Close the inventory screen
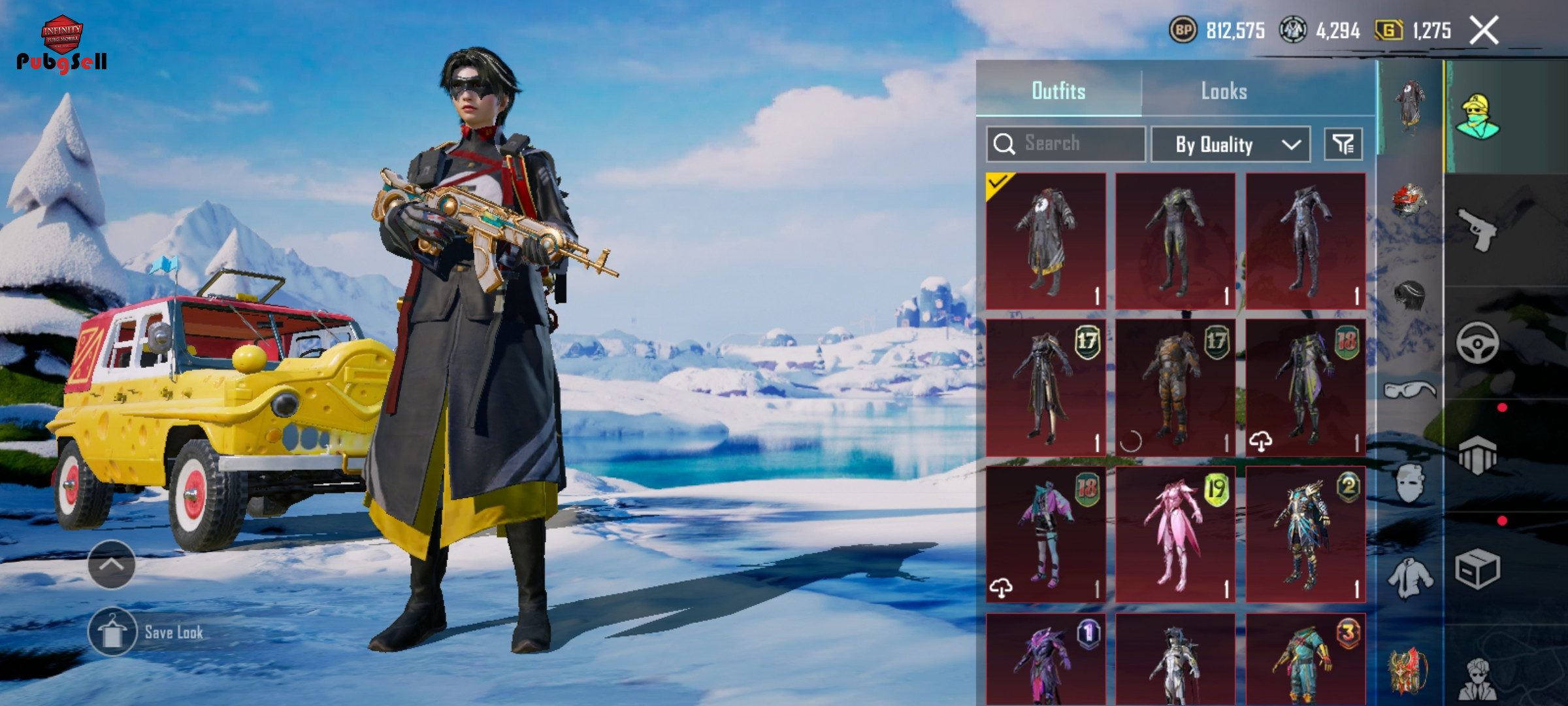The image size is (1568, 706). (x=1484, y=31)
